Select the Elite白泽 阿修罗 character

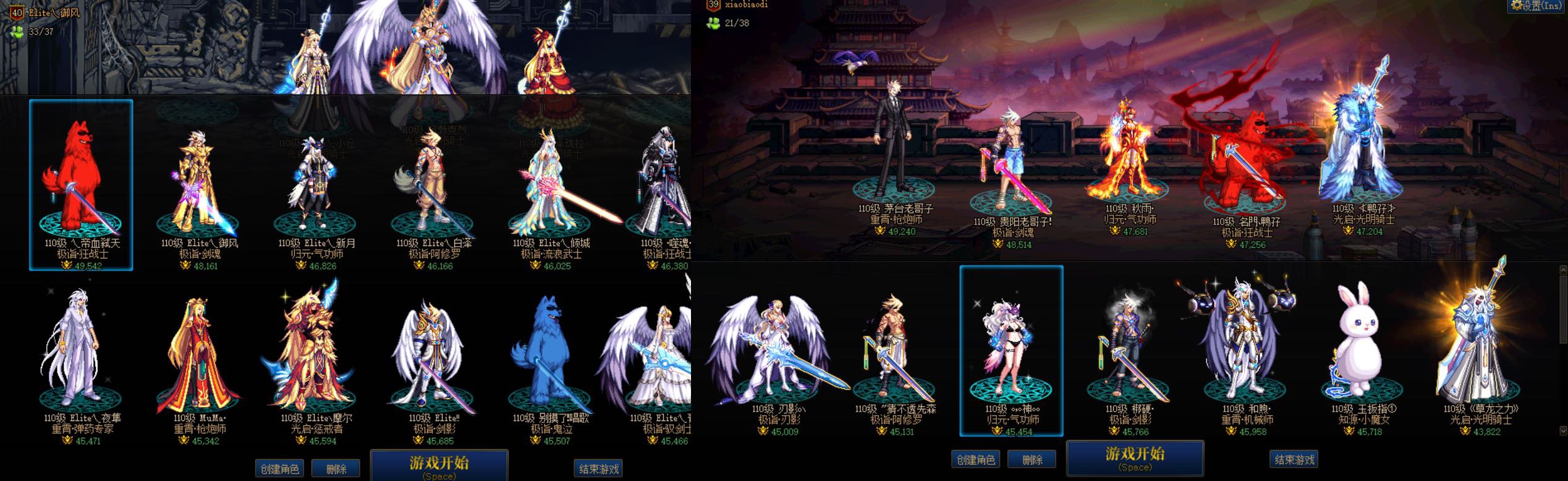tap(431, 185)
